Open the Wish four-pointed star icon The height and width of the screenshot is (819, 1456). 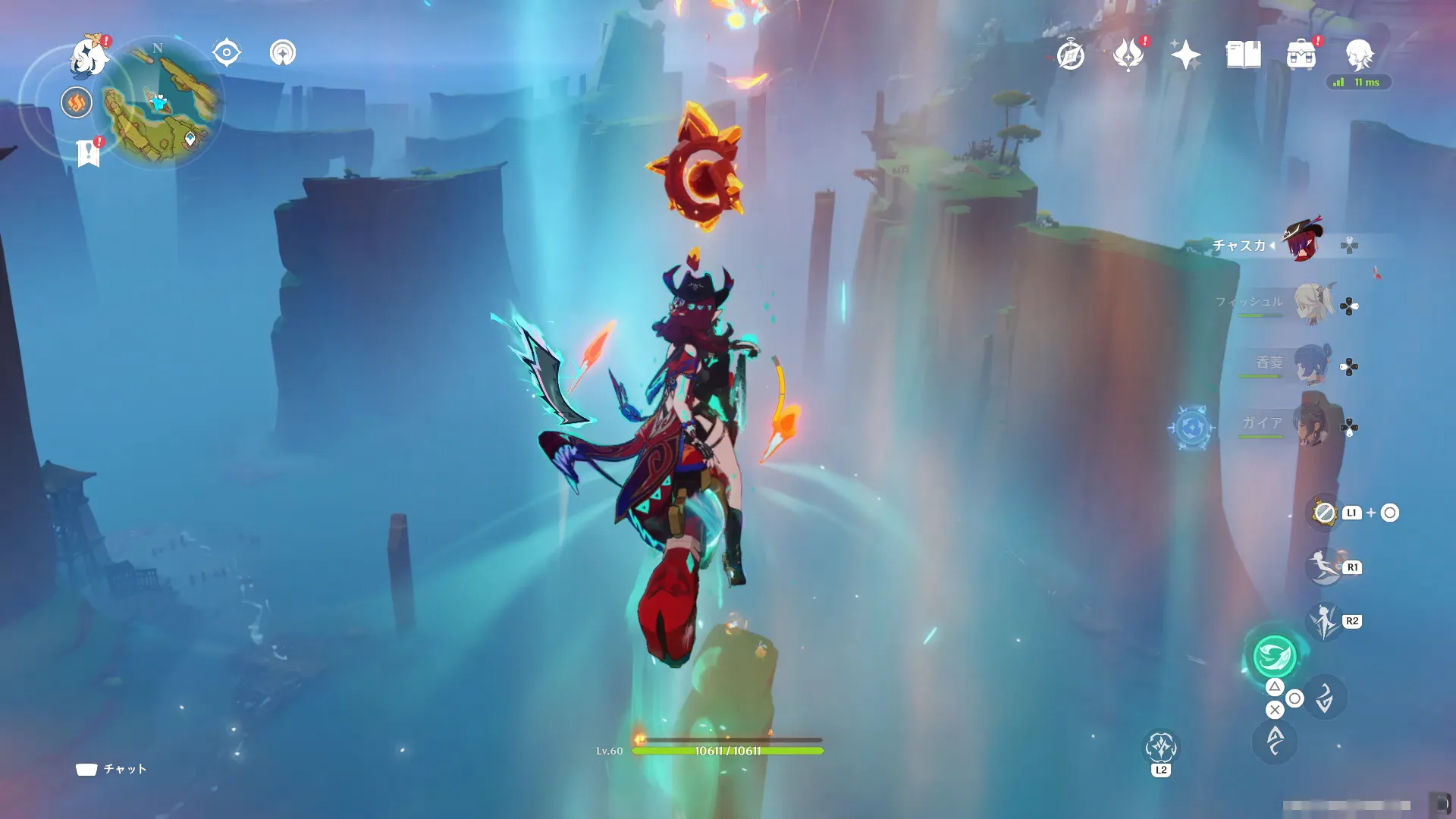click(x=1185, y=55)
